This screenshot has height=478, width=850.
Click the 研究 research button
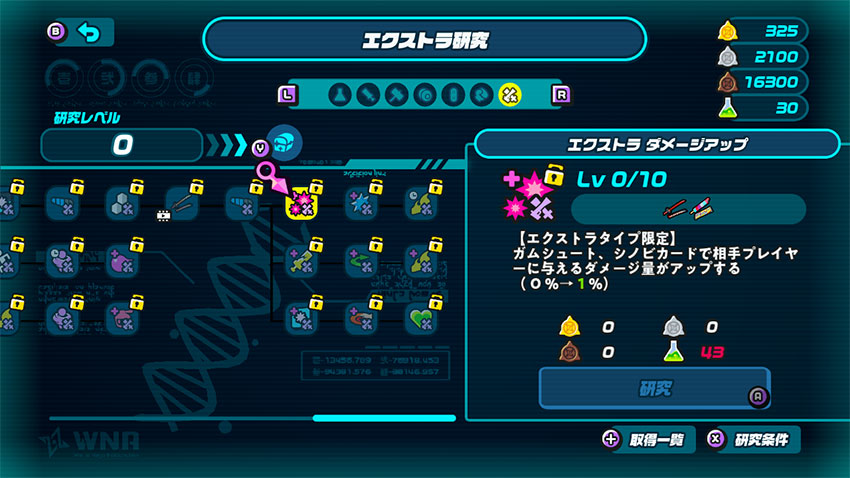pyautogui.click(x=652, y=388)
